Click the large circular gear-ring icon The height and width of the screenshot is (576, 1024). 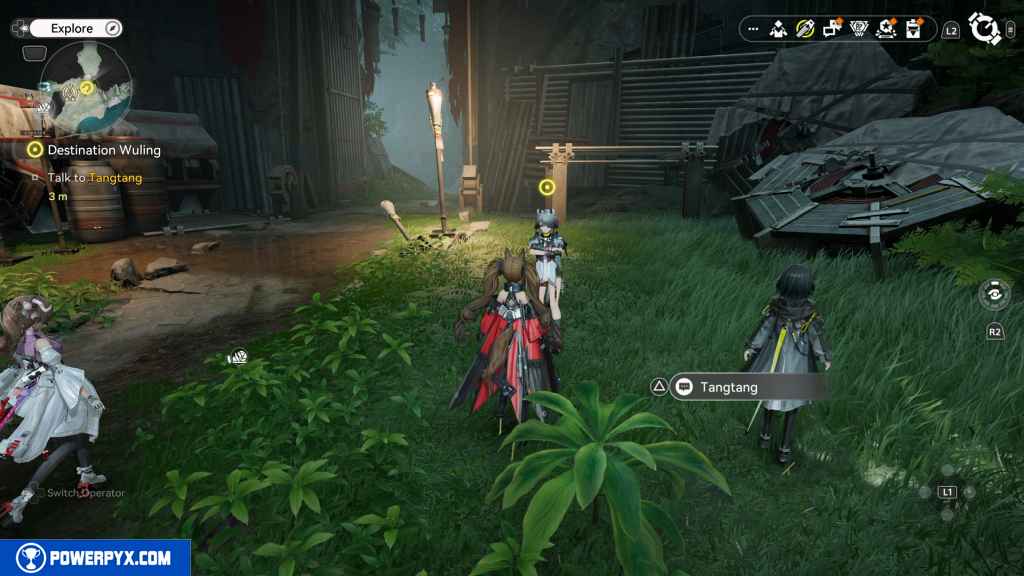[985, 28]
